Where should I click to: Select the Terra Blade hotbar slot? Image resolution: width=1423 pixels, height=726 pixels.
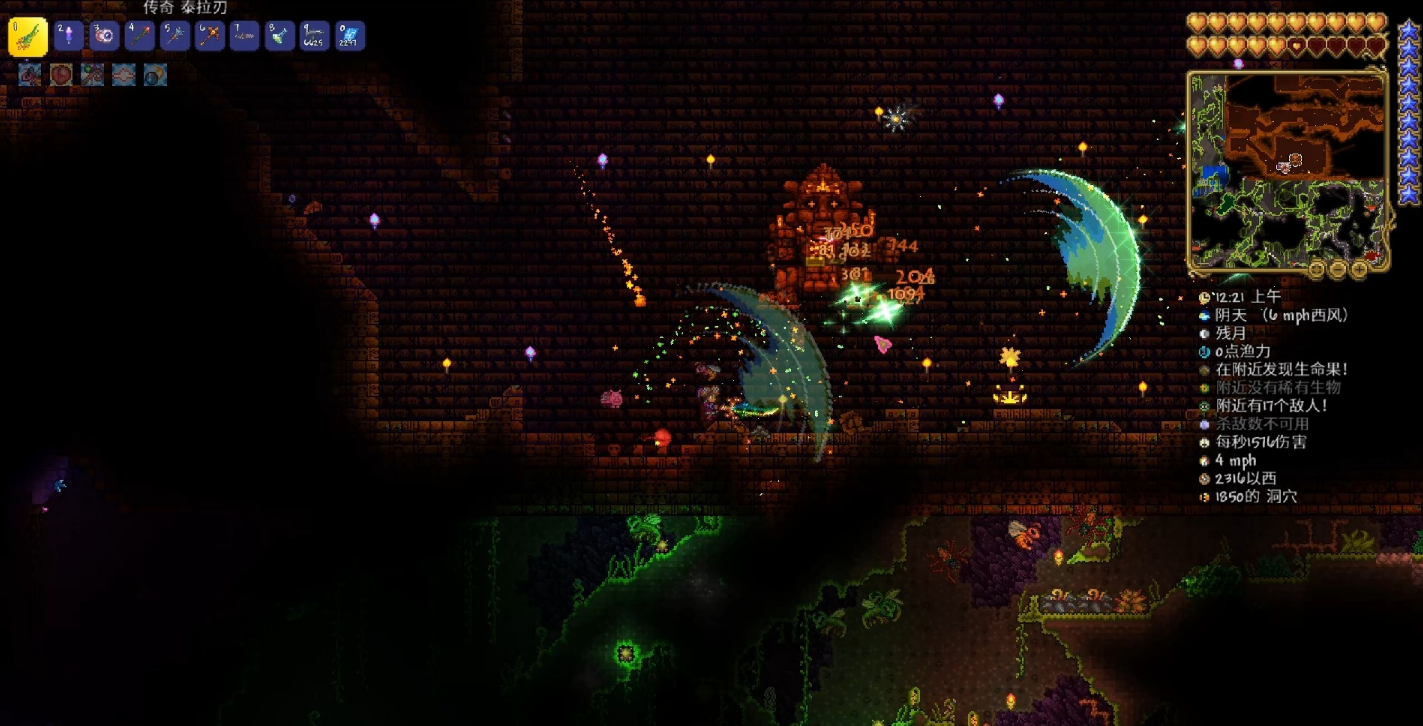(27, 37)
